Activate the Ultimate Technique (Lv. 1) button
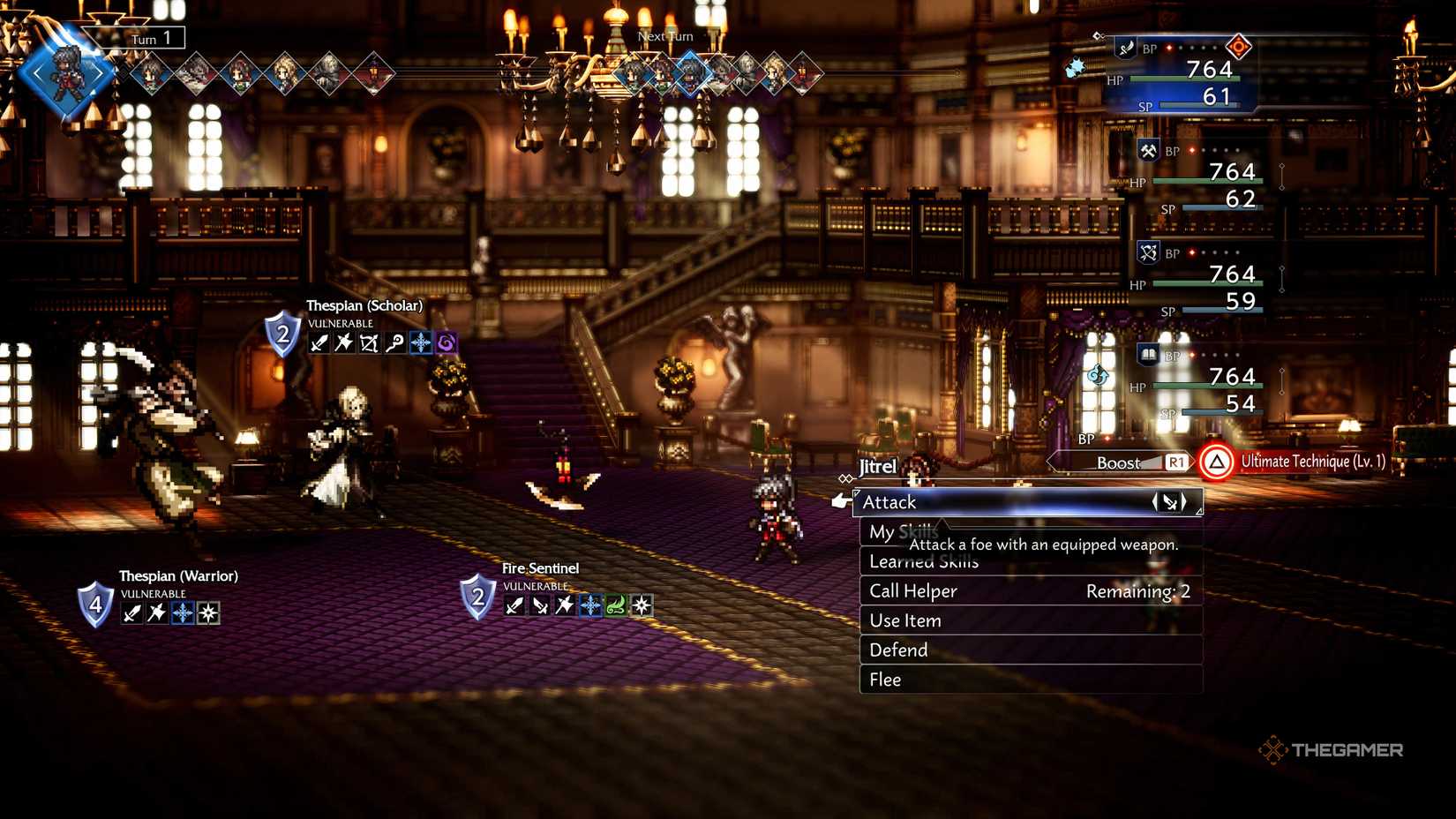Image resolution: width=1456 pixels, height=819 pixels. (x=1287, y=462)
